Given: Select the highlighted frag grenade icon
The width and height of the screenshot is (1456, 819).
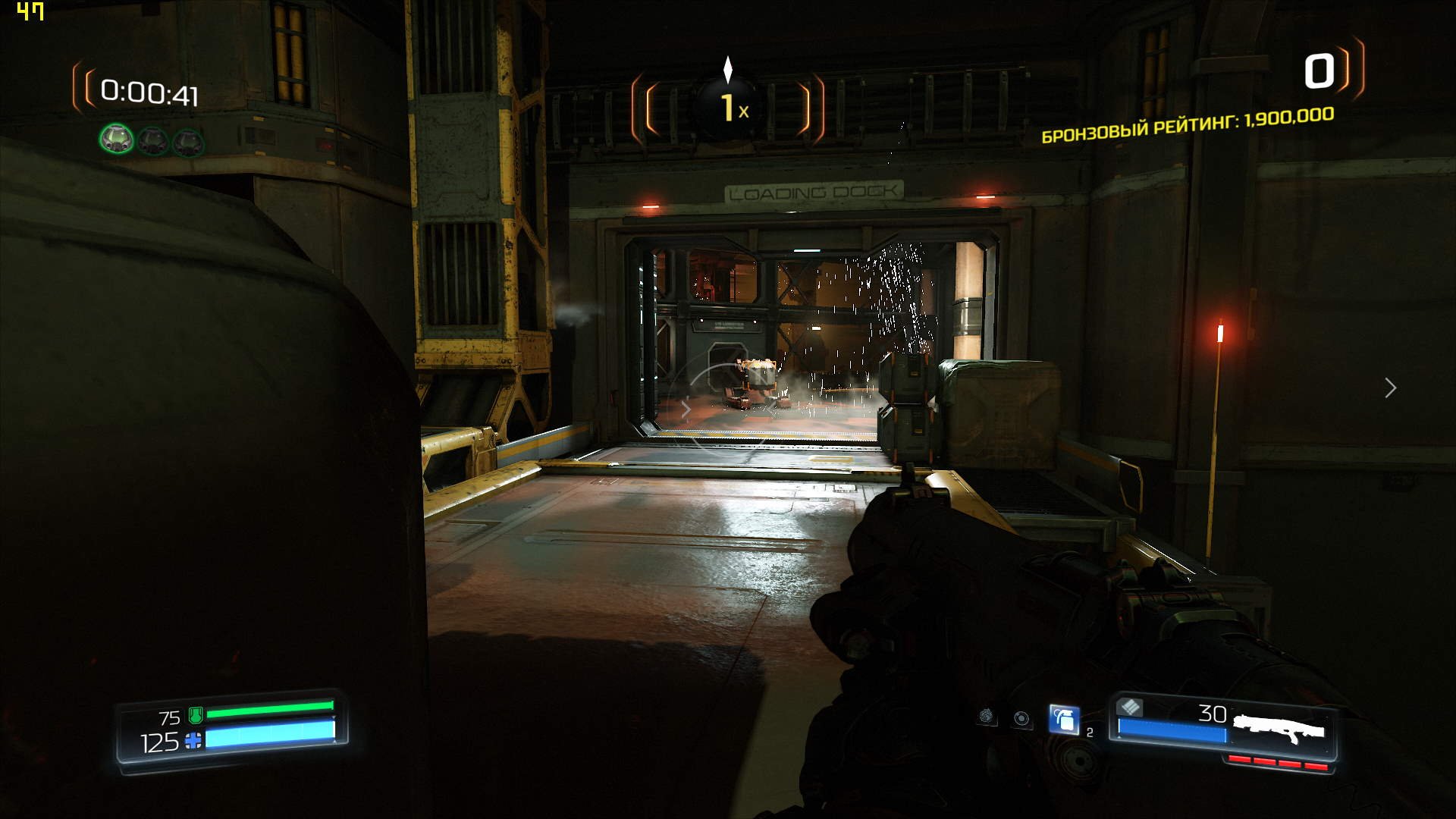Looking at the screenshot, I should (x=1064, y=719).
